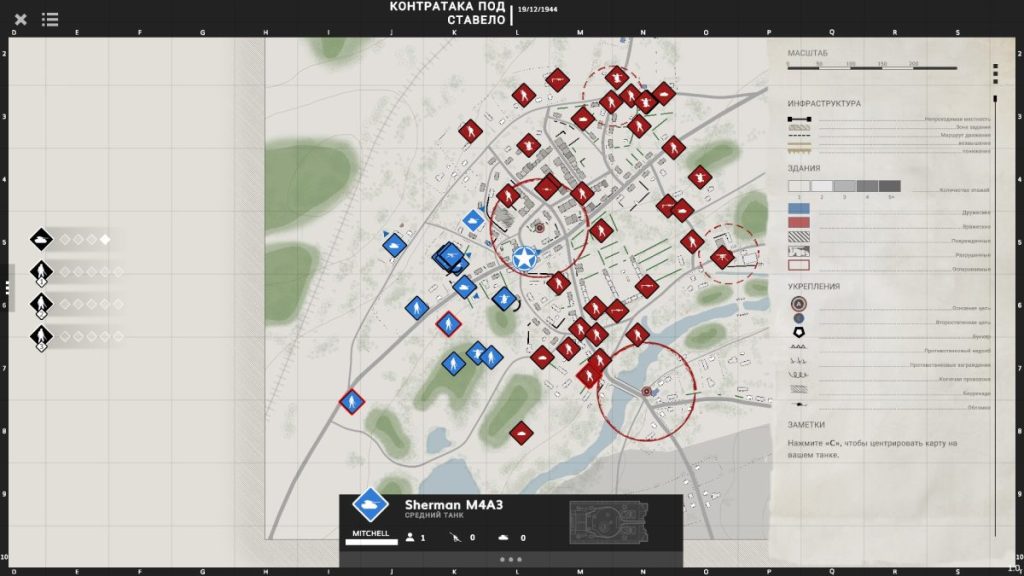Select infantry squad 3 in the unit list
Image resolution: width=1024 pixels, height=576 pixels.
pyautogui.click(x=41, y=336)
